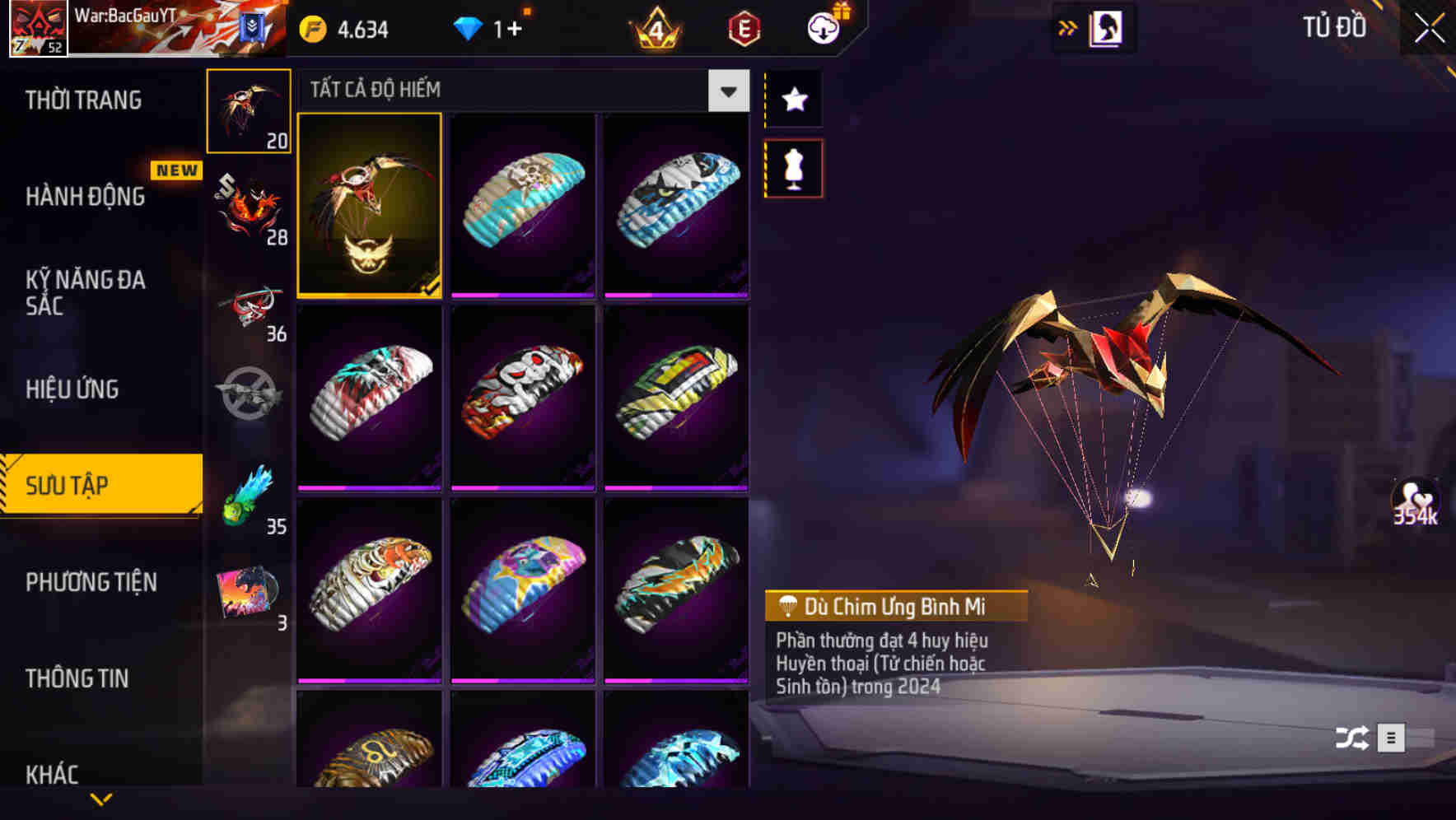Screen dimensions: 1456x820
Task: Click the diamond currency icon
Action: [x=468, y=27]
